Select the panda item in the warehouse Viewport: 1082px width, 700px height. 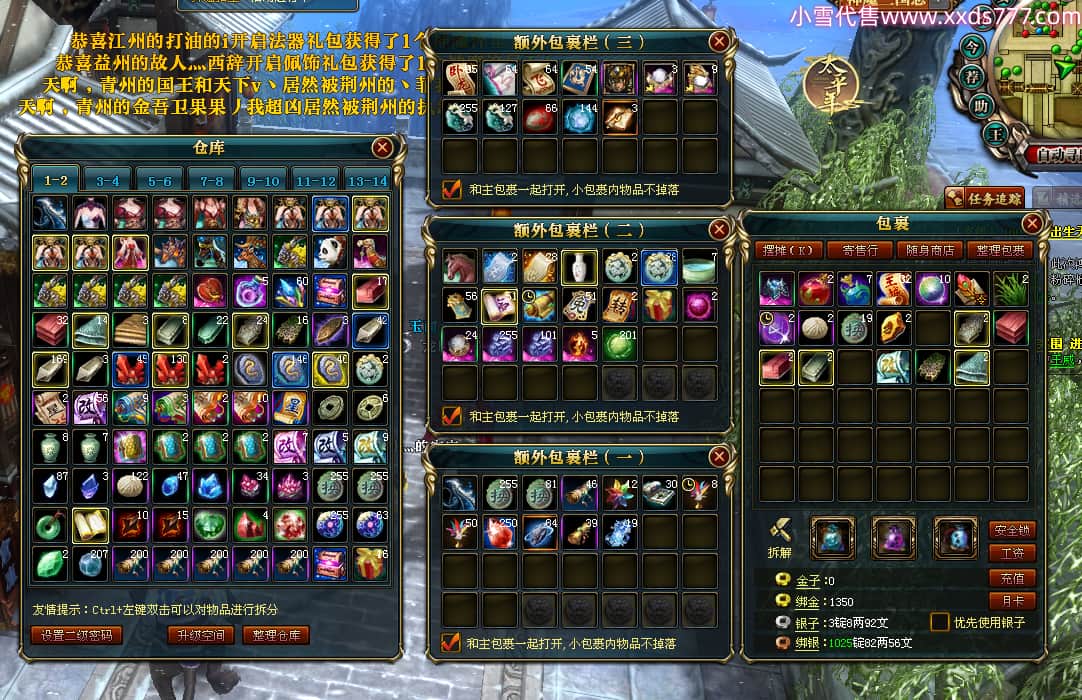click(x=330, y=252)
